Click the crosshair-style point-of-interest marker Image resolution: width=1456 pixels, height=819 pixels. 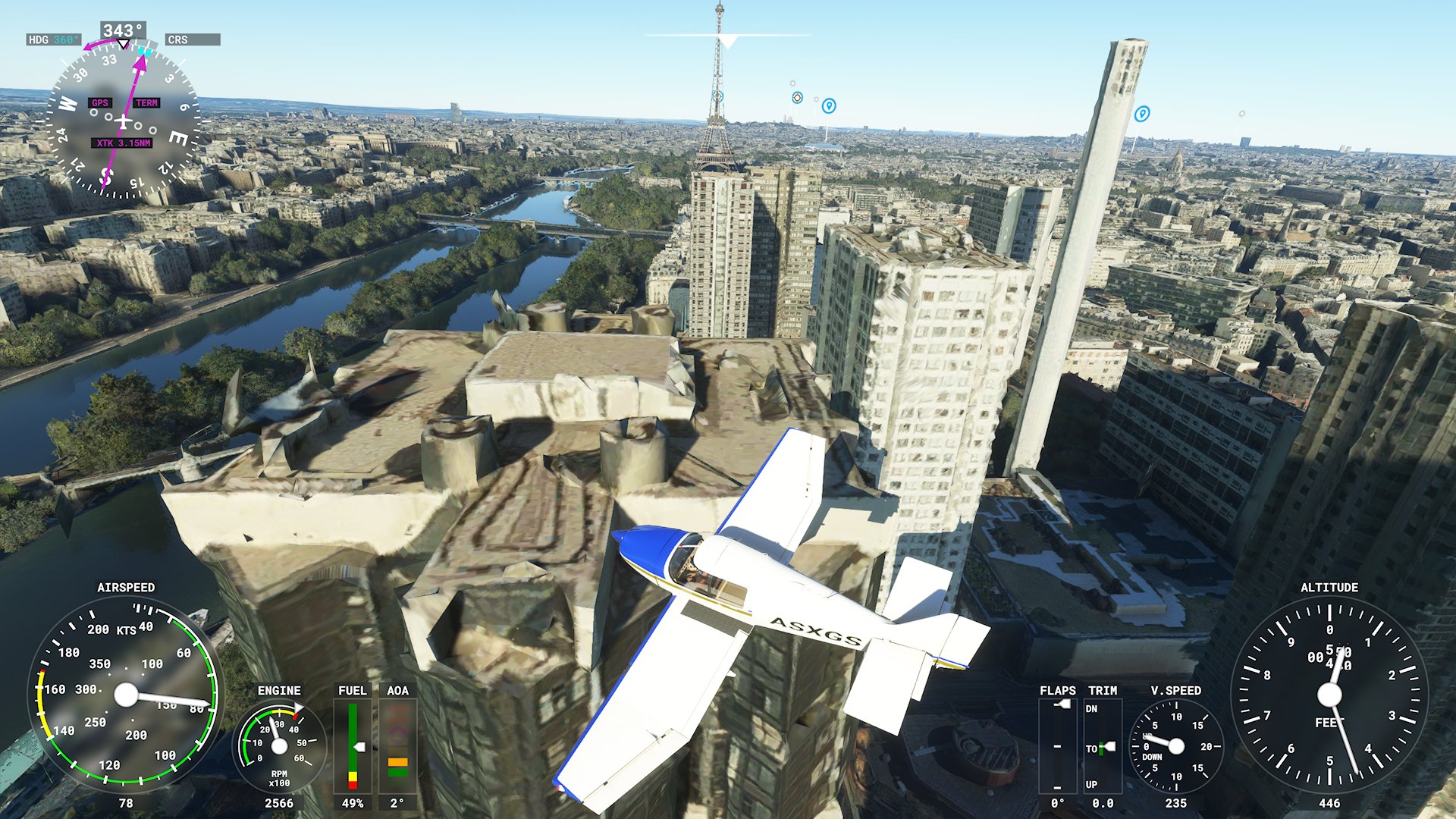tap(797, 97)
